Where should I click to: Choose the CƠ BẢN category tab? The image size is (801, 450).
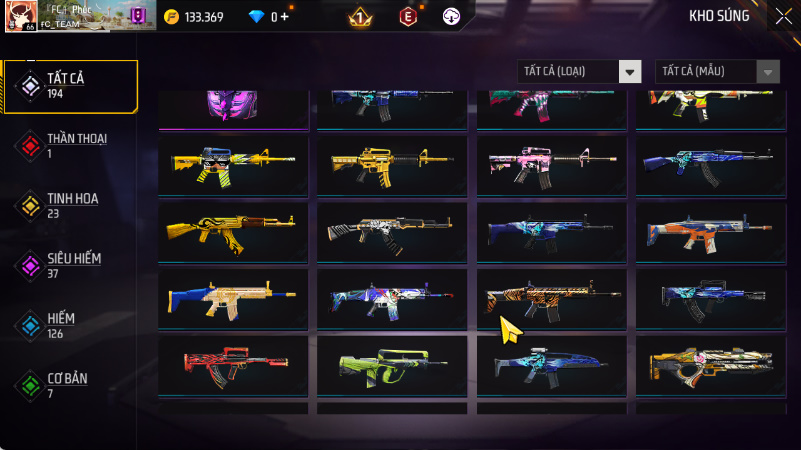coord(70,385)
